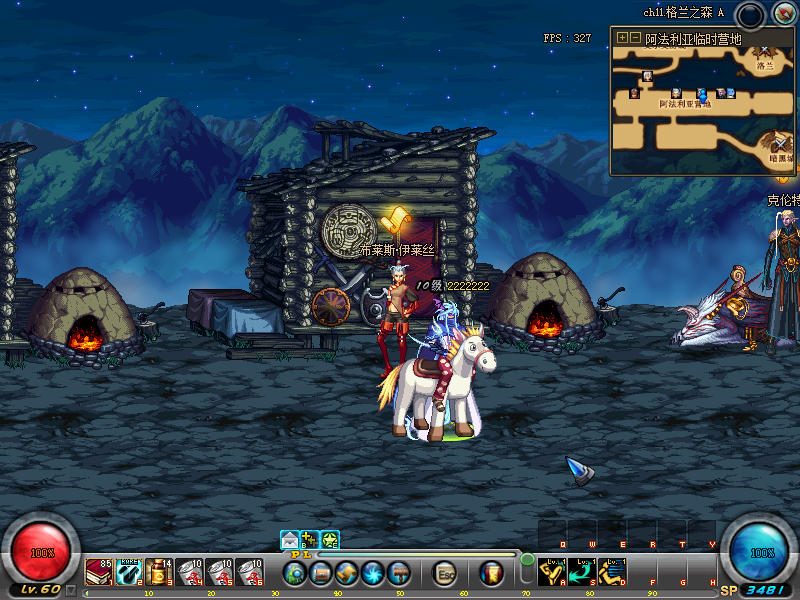Toggle the small arrow beside the level indicator

(x=71, y=590)
